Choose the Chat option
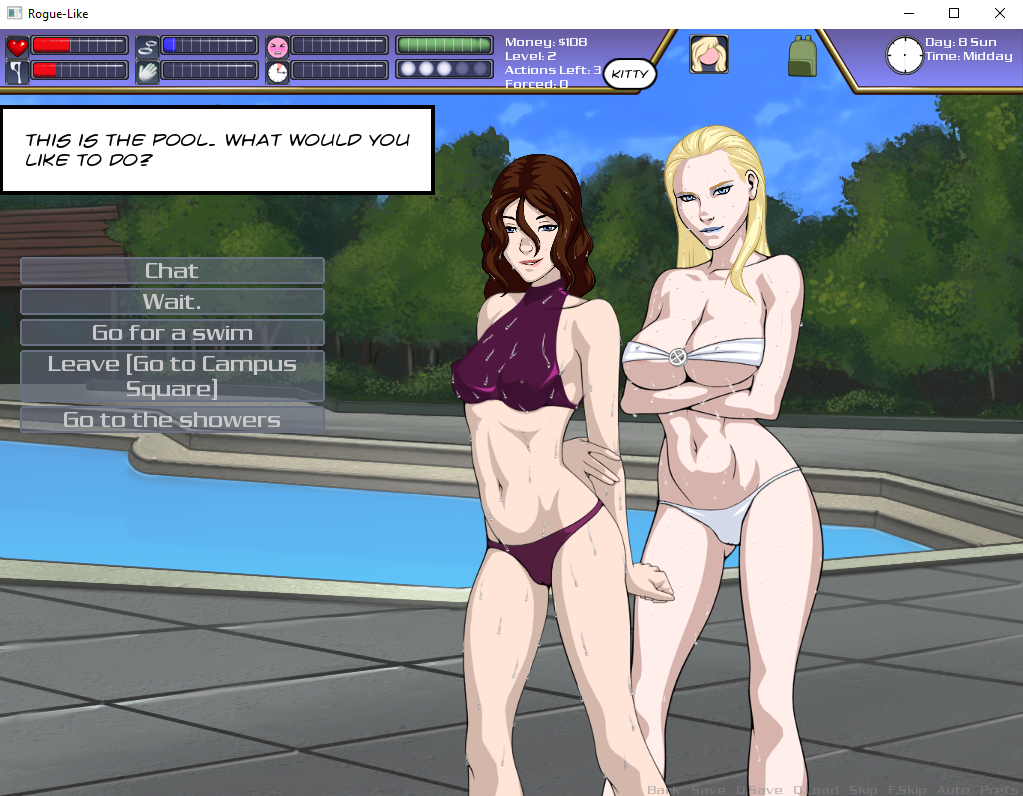The width and height of the screenshot is (1023, 796). point(172,271)
